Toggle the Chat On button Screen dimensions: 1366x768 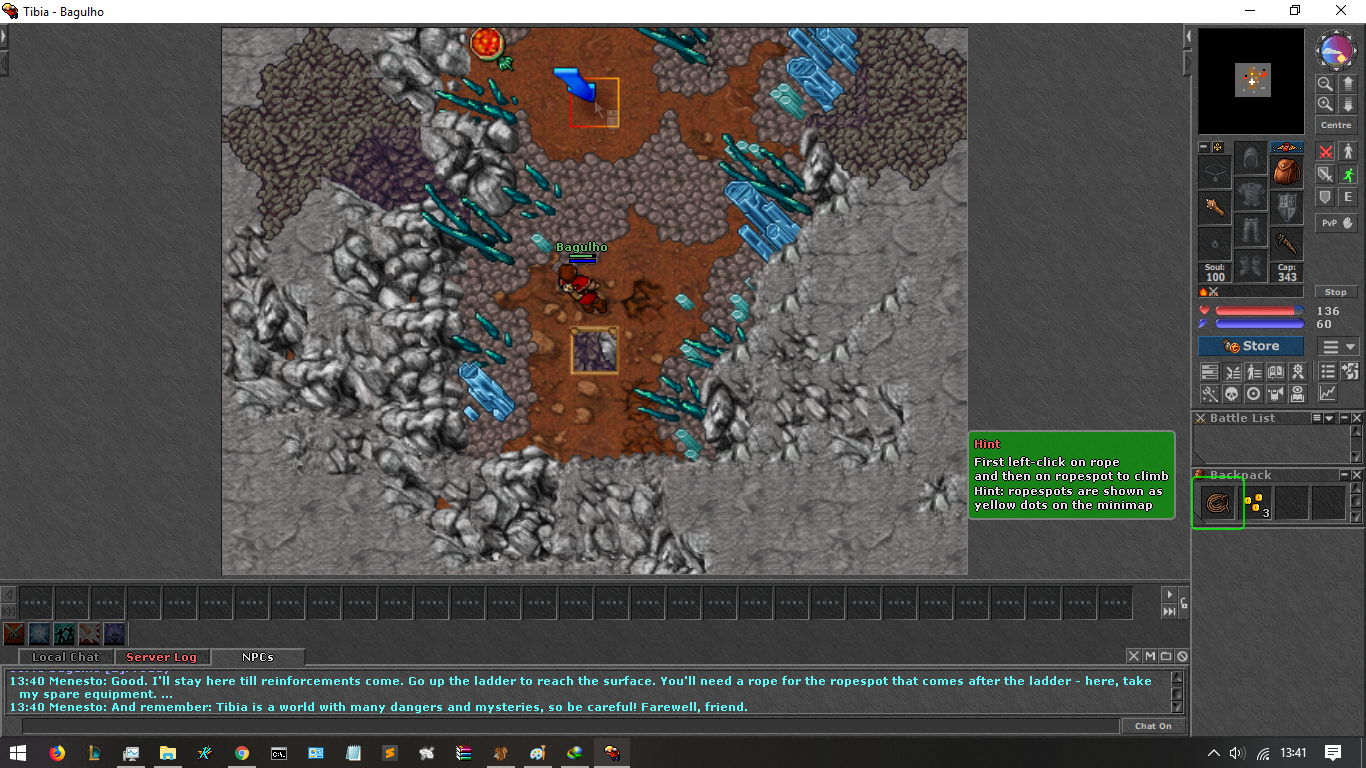click(x=1153, y=726)
